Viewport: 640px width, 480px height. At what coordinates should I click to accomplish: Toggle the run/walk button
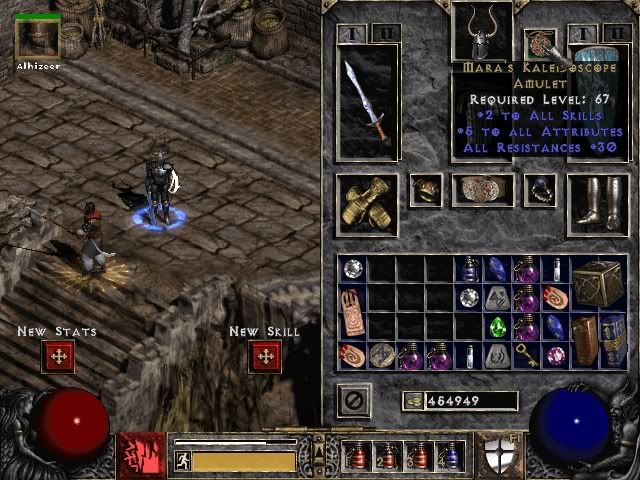click(183, 460)
